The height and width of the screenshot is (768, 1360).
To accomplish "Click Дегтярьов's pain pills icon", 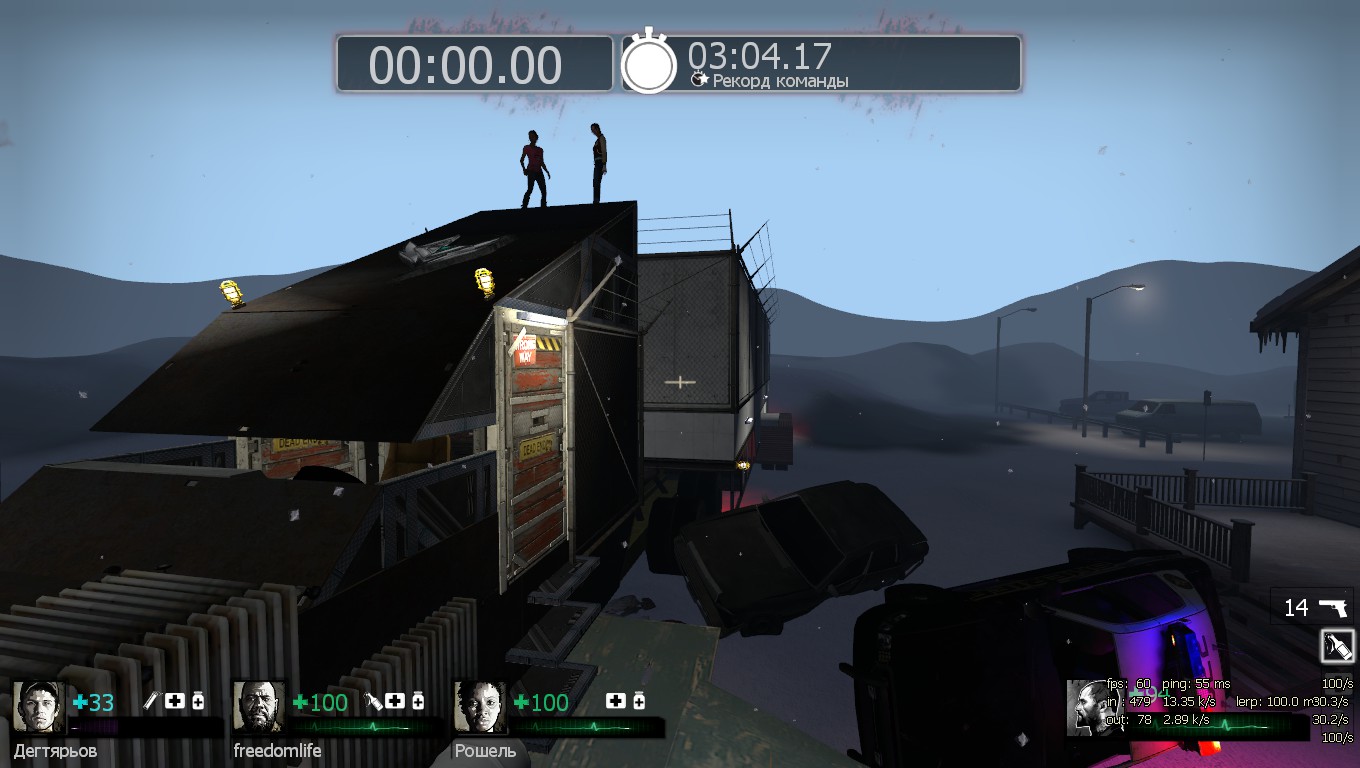I will (x=198, y=702).
